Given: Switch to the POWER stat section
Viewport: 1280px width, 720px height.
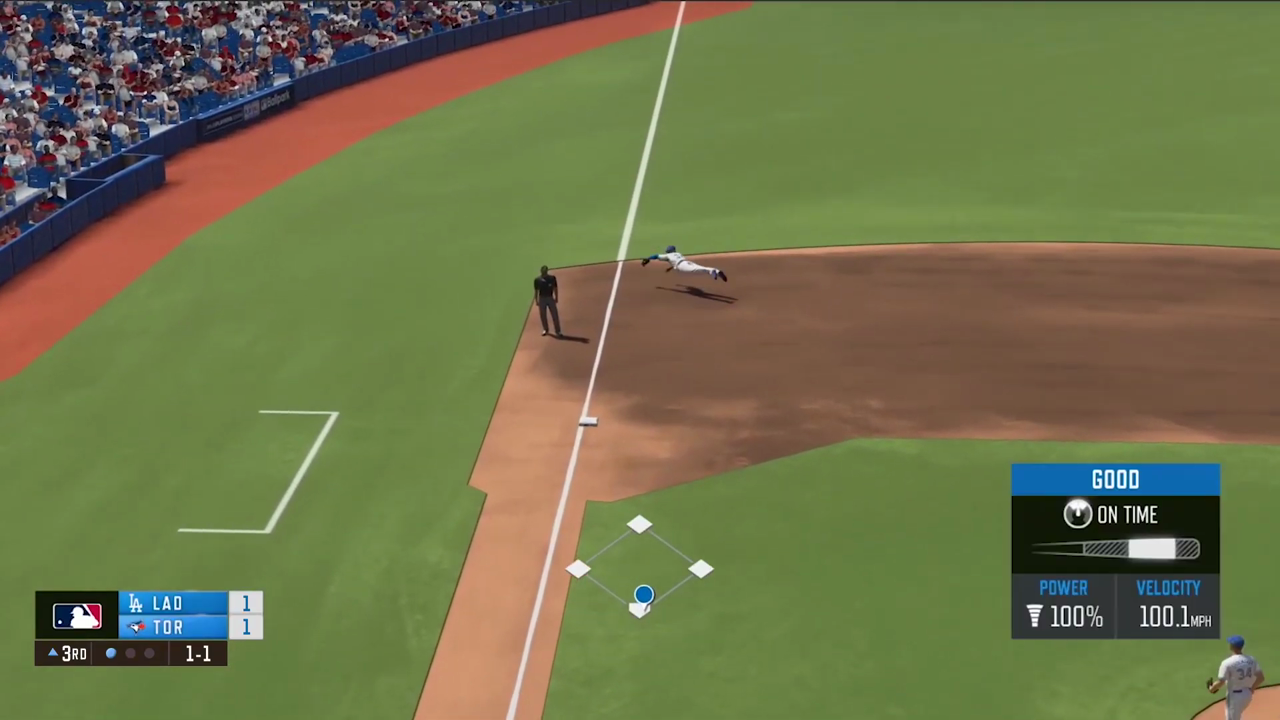Looking at the screenshot, I should point(1063,587).
